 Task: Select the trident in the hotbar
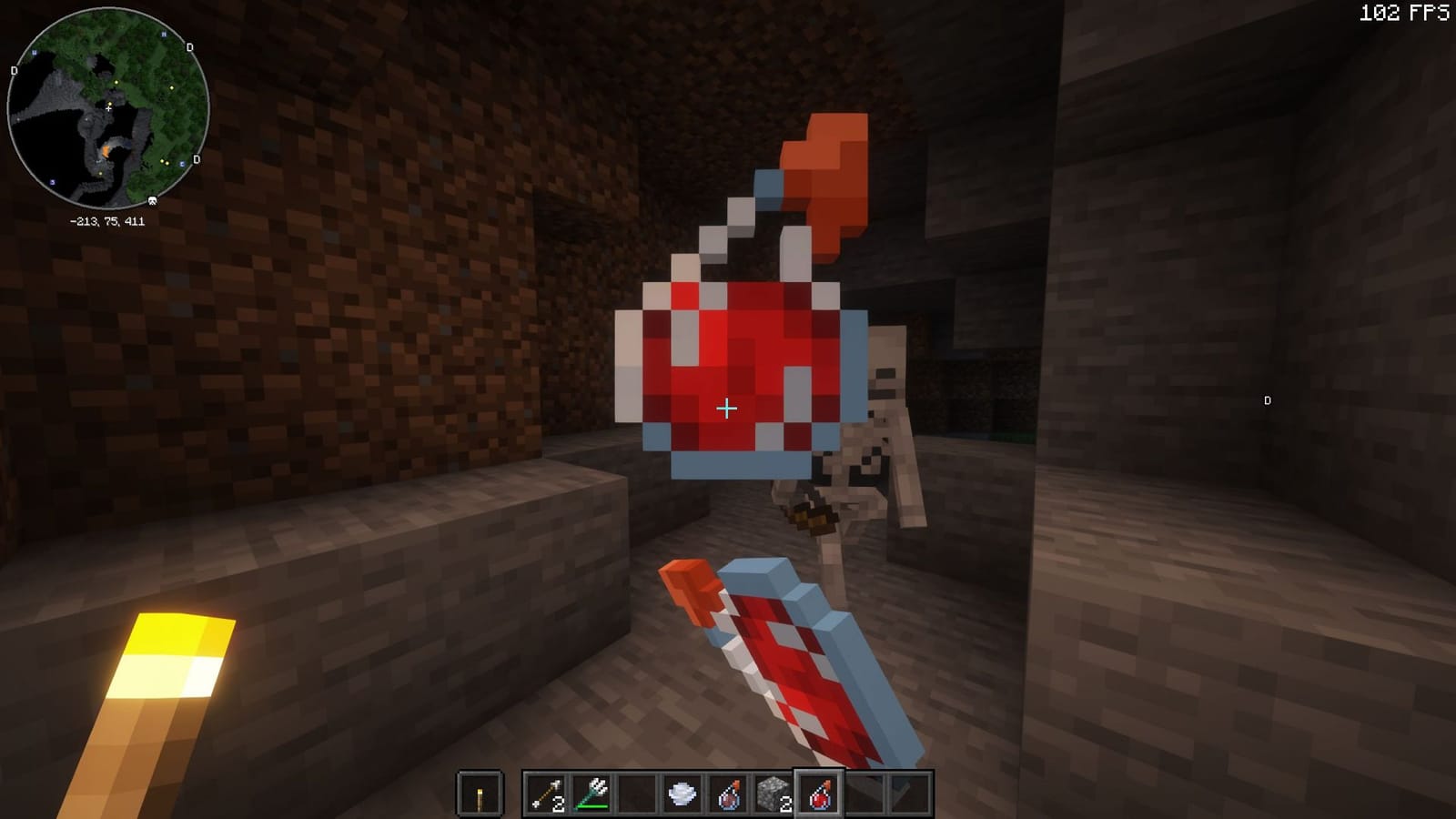point(591,792)
